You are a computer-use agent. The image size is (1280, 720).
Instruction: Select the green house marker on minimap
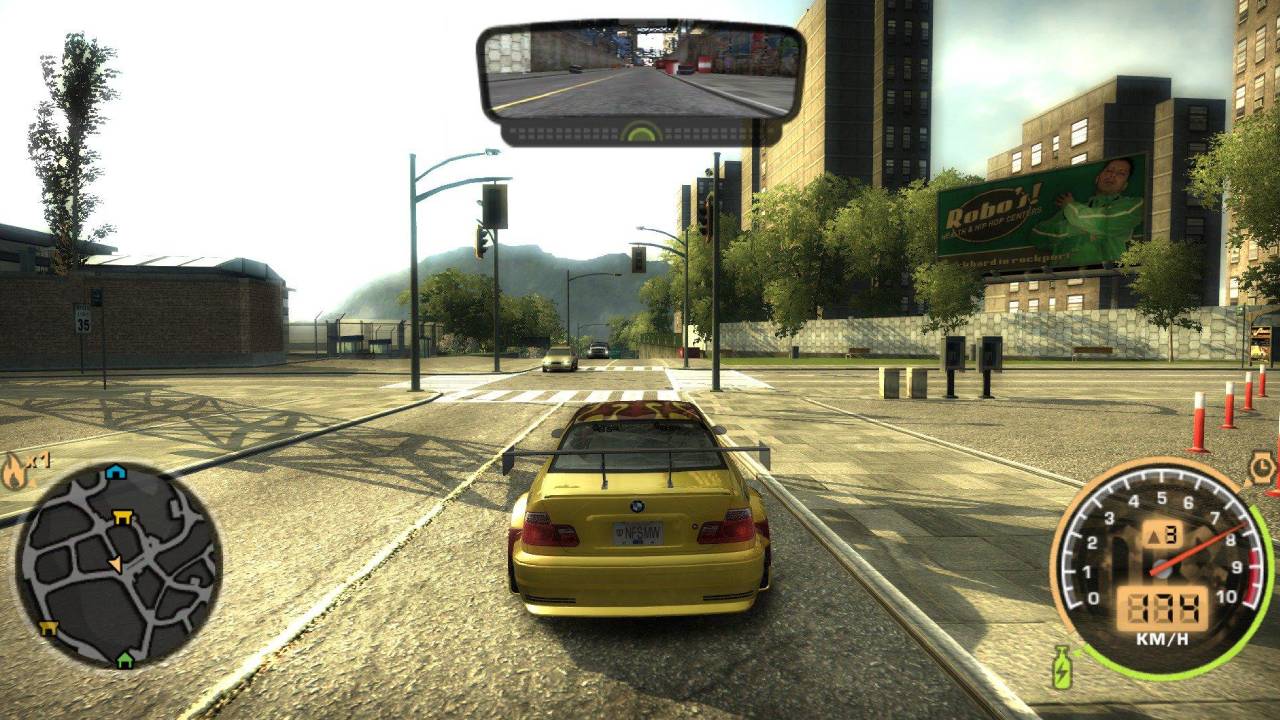124,659
